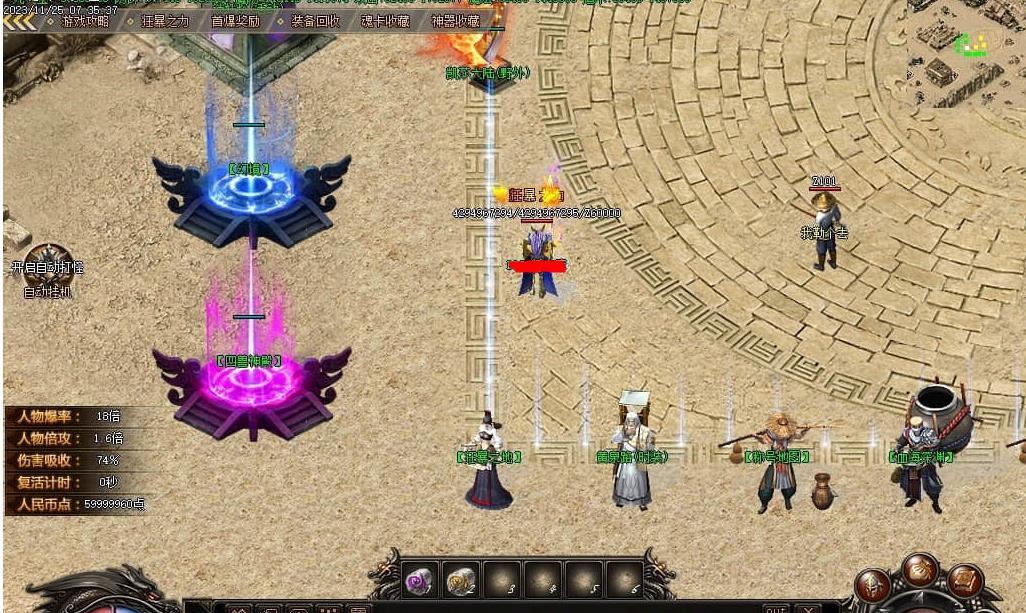The image size is (1026, 613).
Task: Open the book-shaped skills round button
Action: pyautogui.click(x=966, y=581)
